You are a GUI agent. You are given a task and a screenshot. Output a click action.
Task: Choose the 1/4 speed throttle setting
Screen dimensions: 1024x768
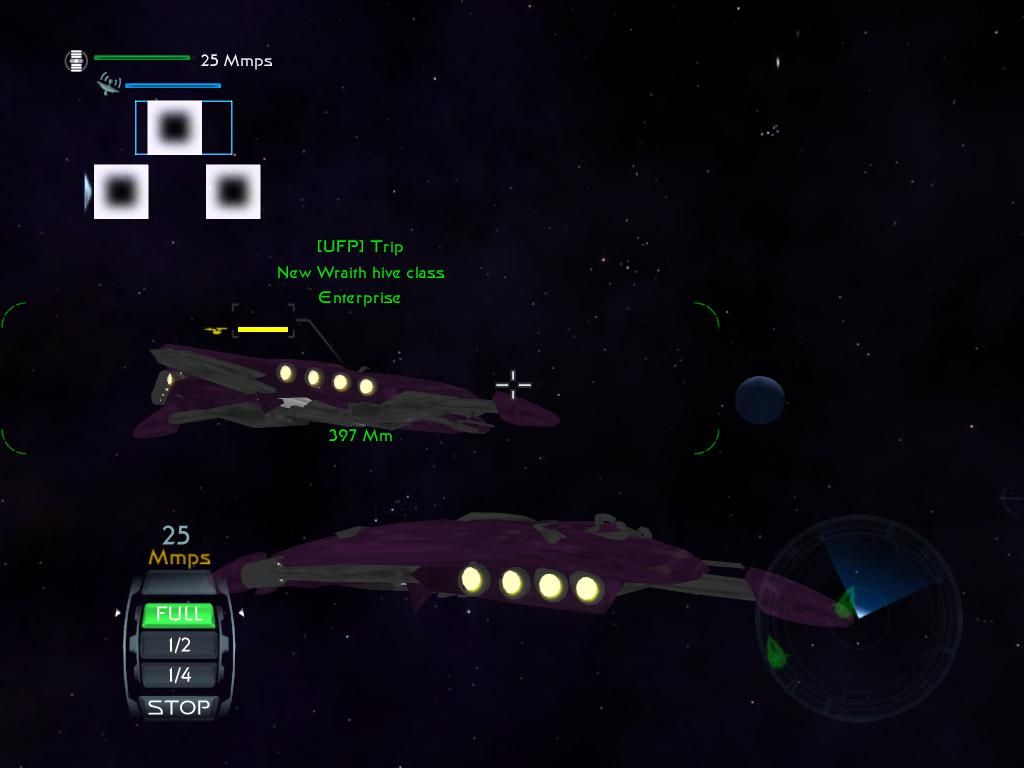179,675
